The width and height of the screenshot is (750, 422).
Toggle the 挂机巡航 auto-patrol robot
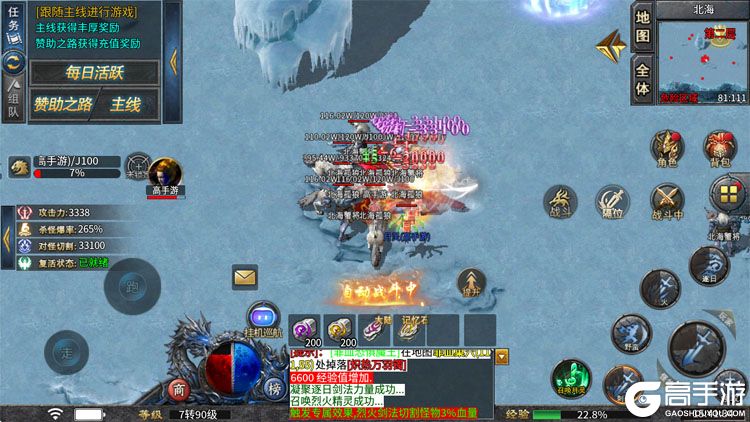pyautogui.click(x=262, y=316)
